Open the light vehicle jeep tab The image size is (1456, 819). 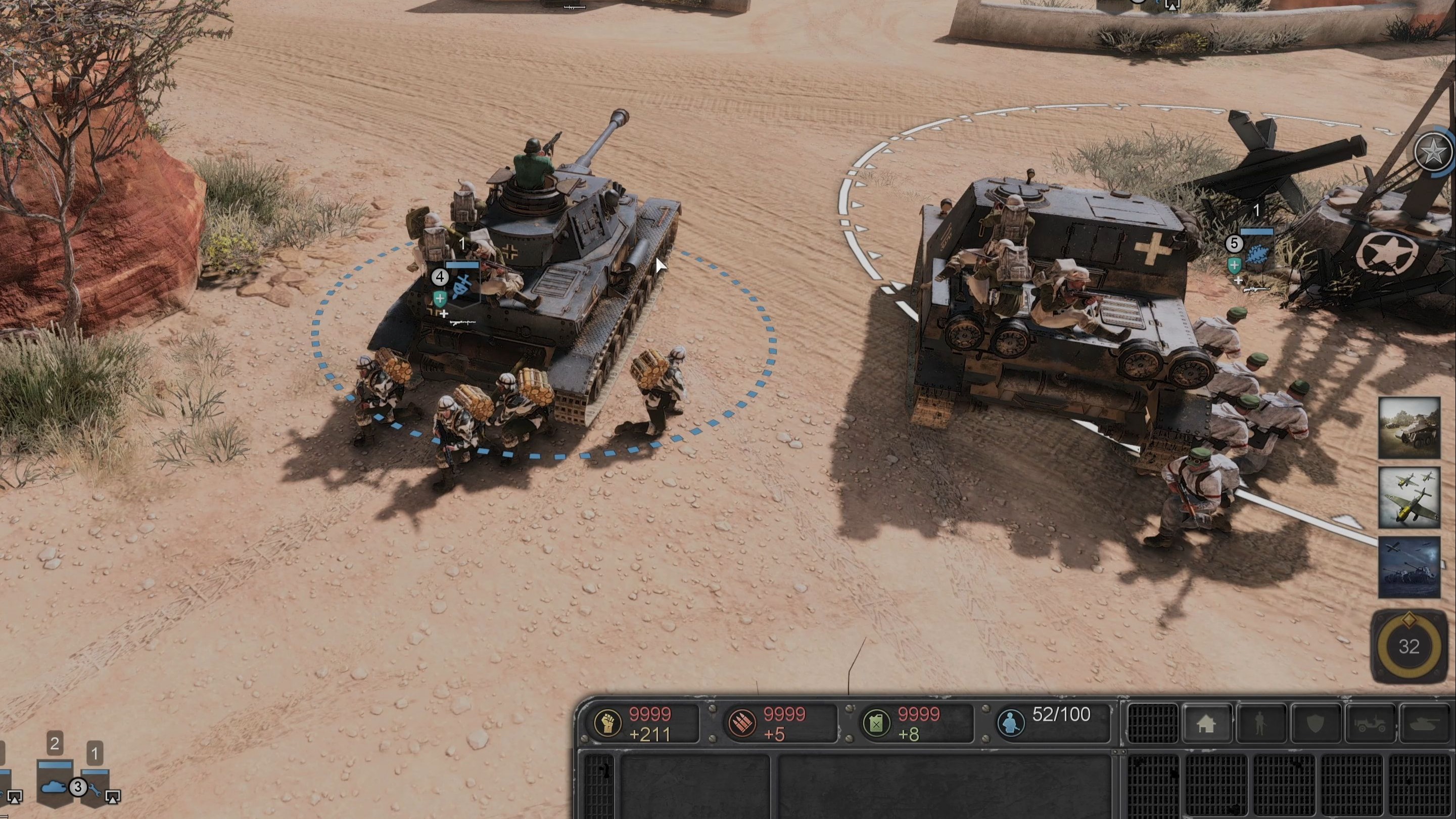1370,723
